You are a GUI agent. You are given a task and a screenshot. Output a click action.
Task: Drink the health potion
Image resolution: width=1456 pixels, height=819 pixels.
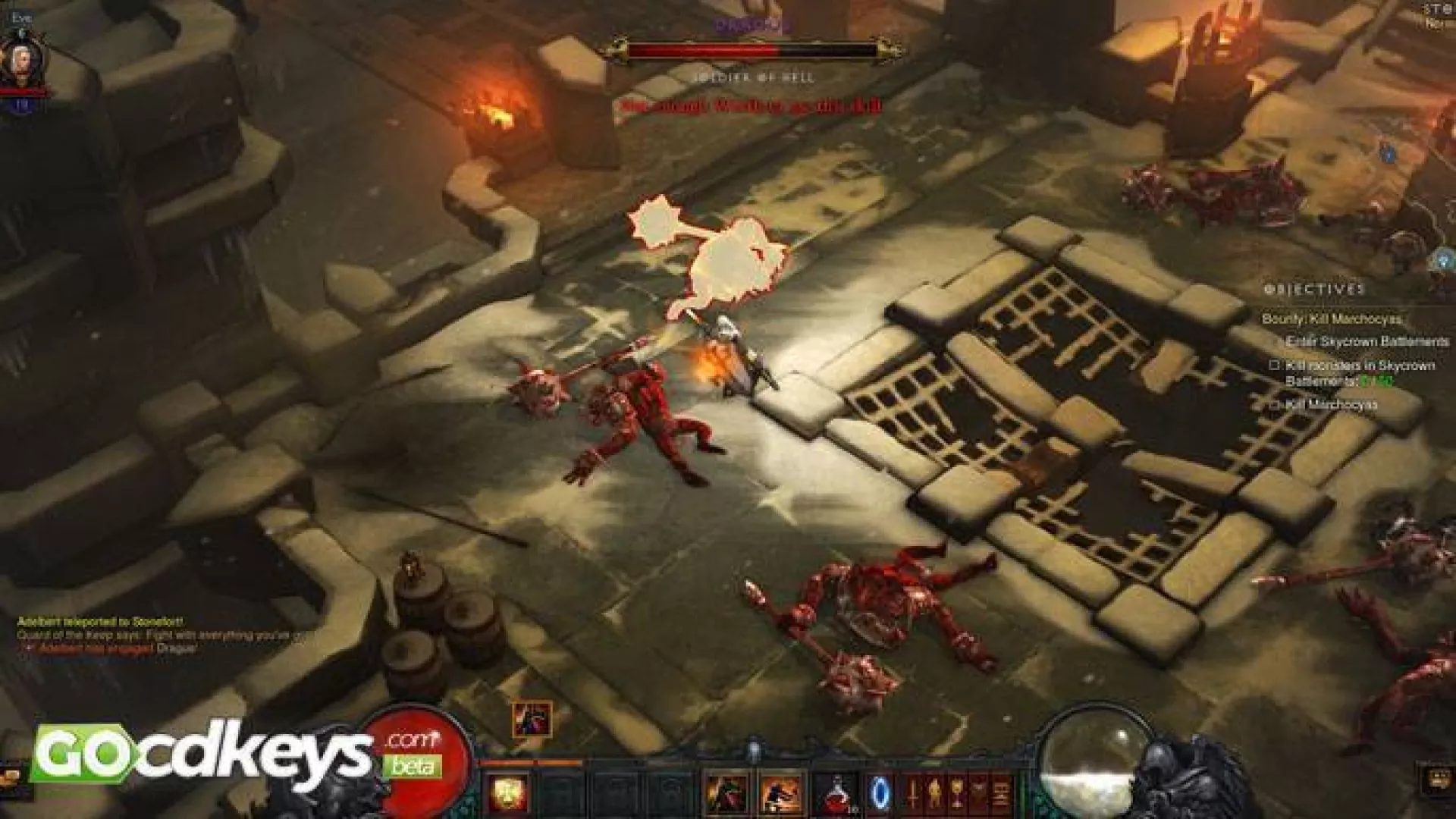coord(836,792)
